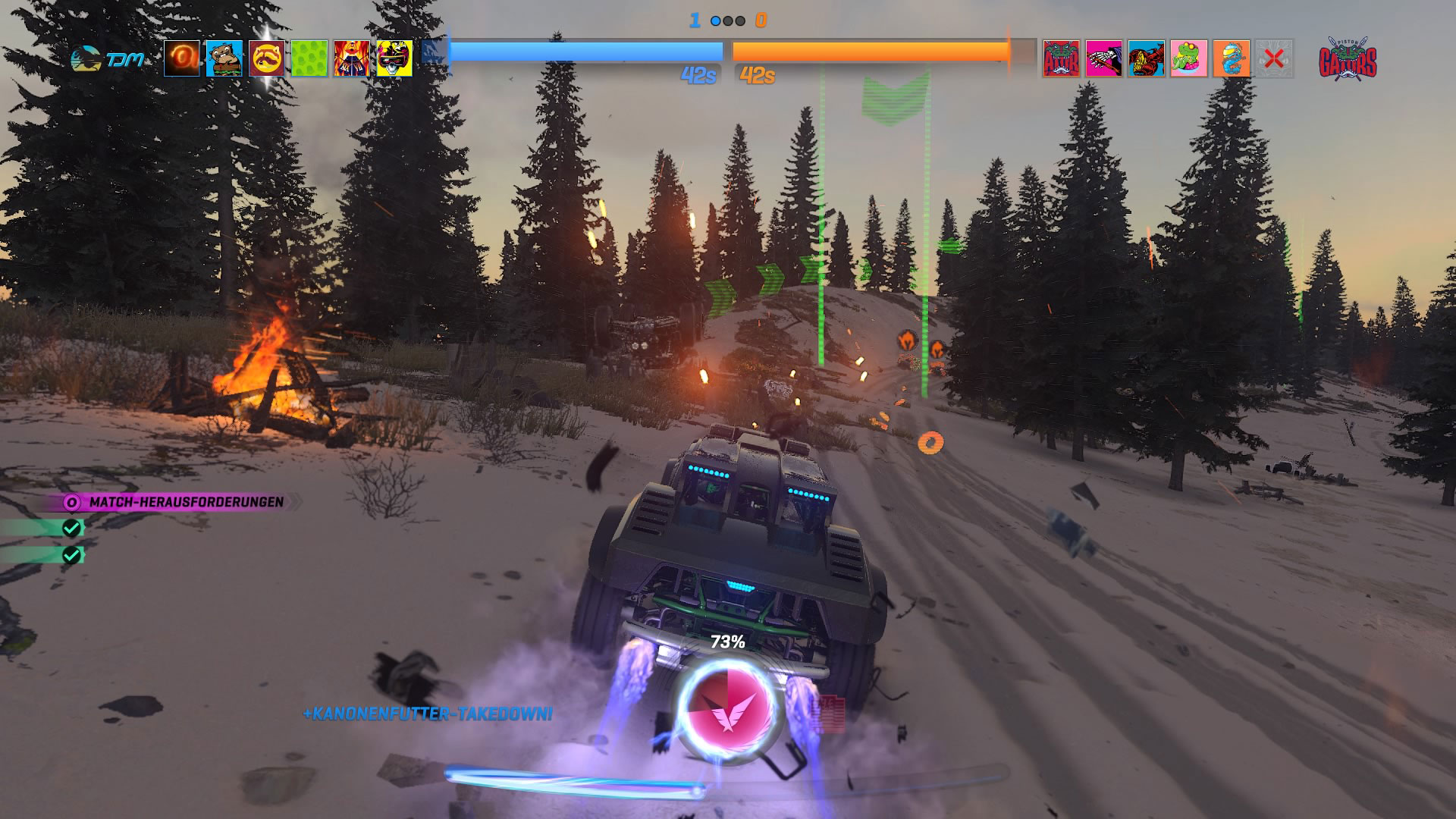Select the green patterned player avatar
Screen dimensions: 1456x819
click(x=309, y=58)
